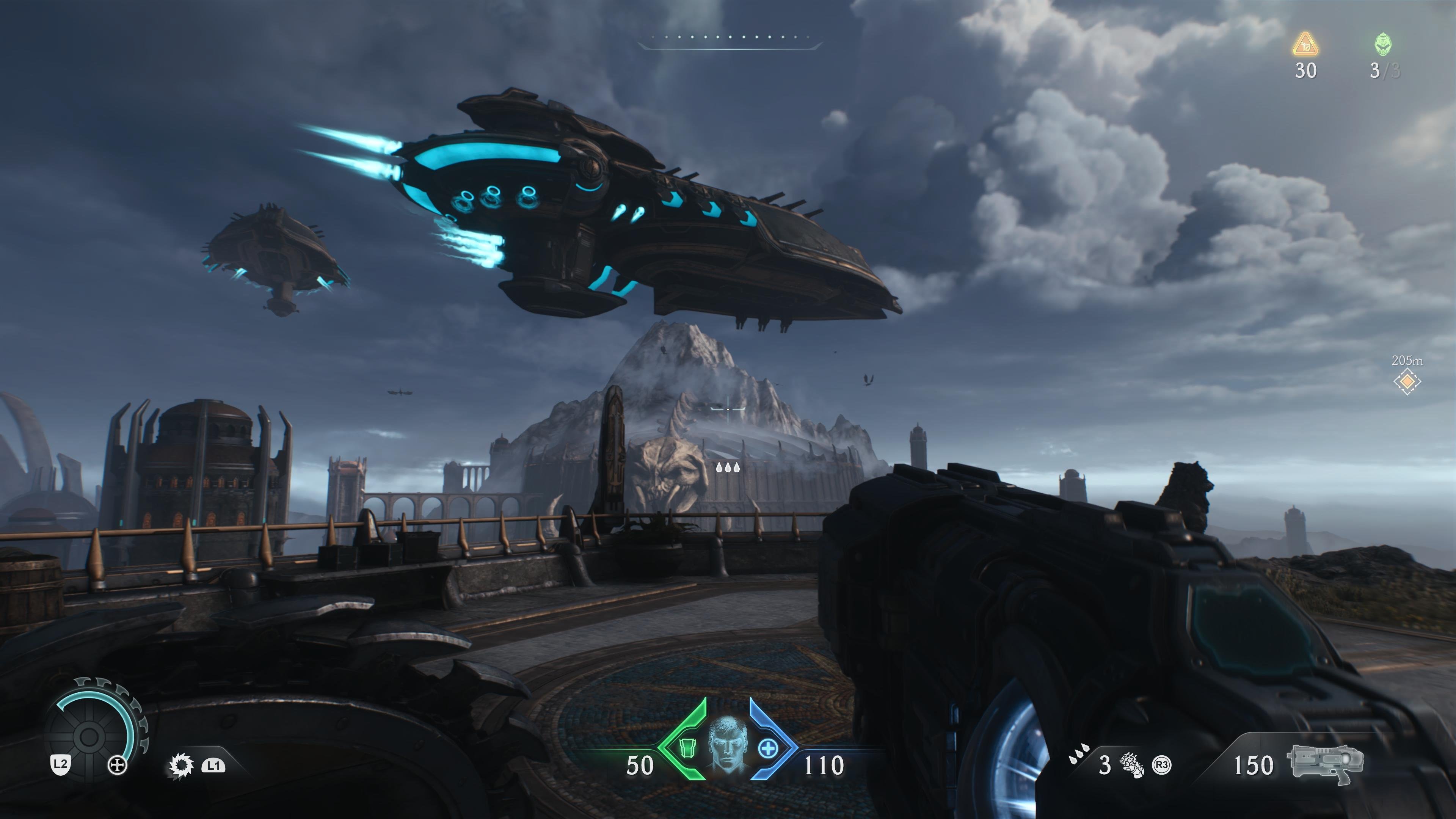Select the spiked gauntlet melee icon

click(1132, 765)
